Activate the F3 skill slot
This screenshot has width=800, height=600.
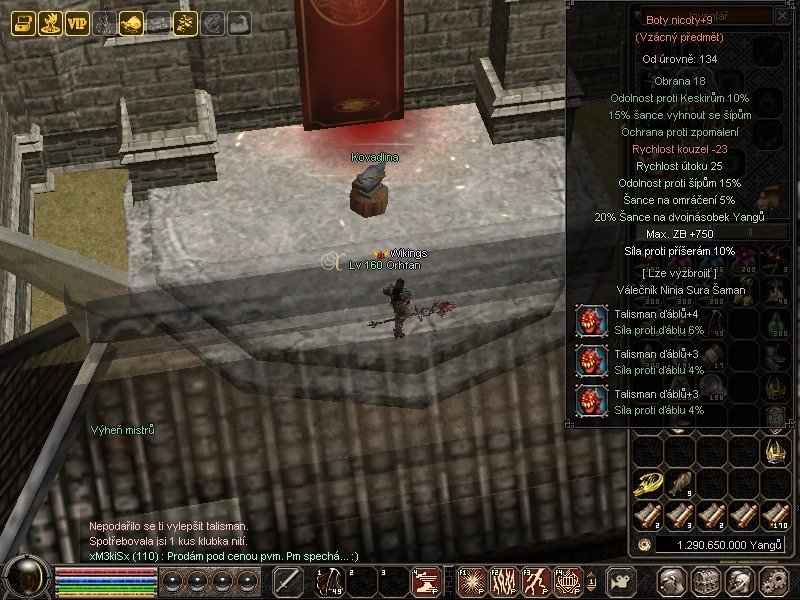click(534, 580)
